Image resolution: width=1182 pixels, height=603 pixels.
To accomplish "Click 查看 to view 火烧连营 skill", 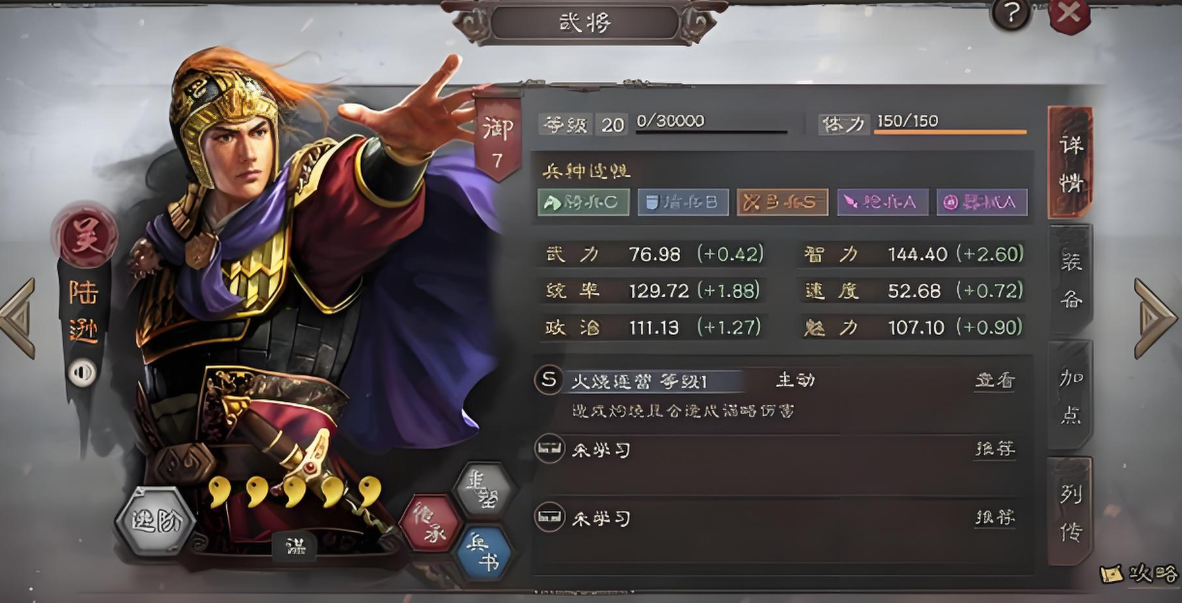I will (x=994, y=380).
